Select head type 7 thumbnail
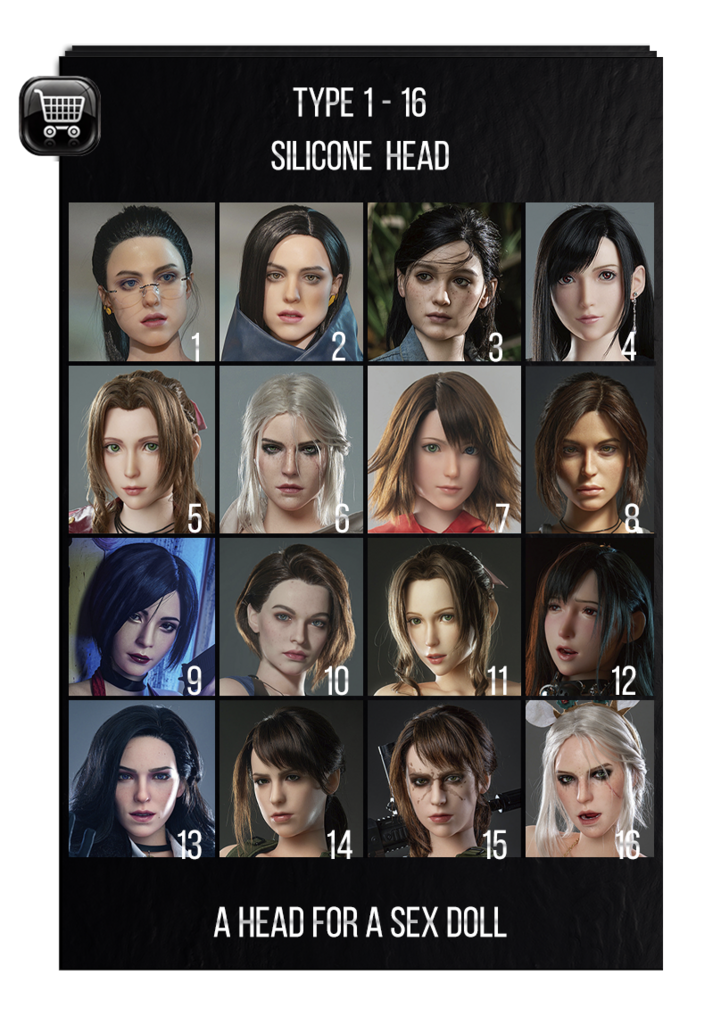 pyautogui.click(x=444, y=449)
